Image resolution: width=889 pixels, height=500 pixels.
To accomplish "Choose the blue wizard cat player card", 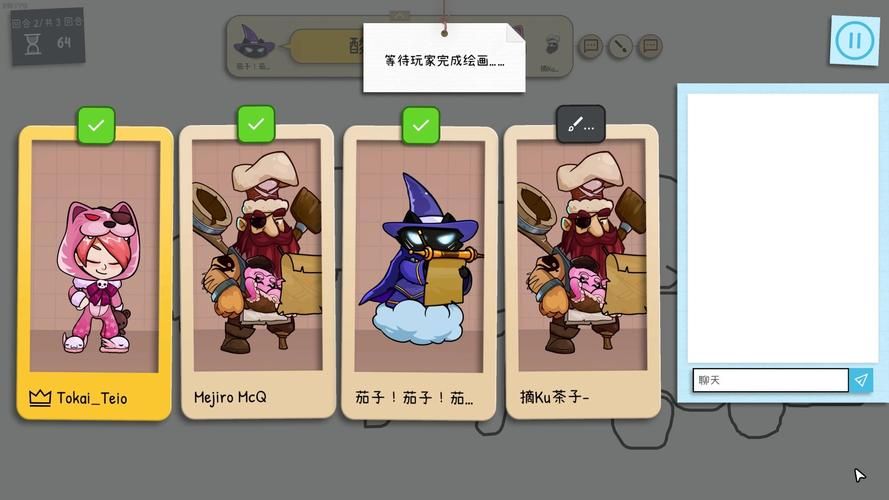I will point(420,272).
